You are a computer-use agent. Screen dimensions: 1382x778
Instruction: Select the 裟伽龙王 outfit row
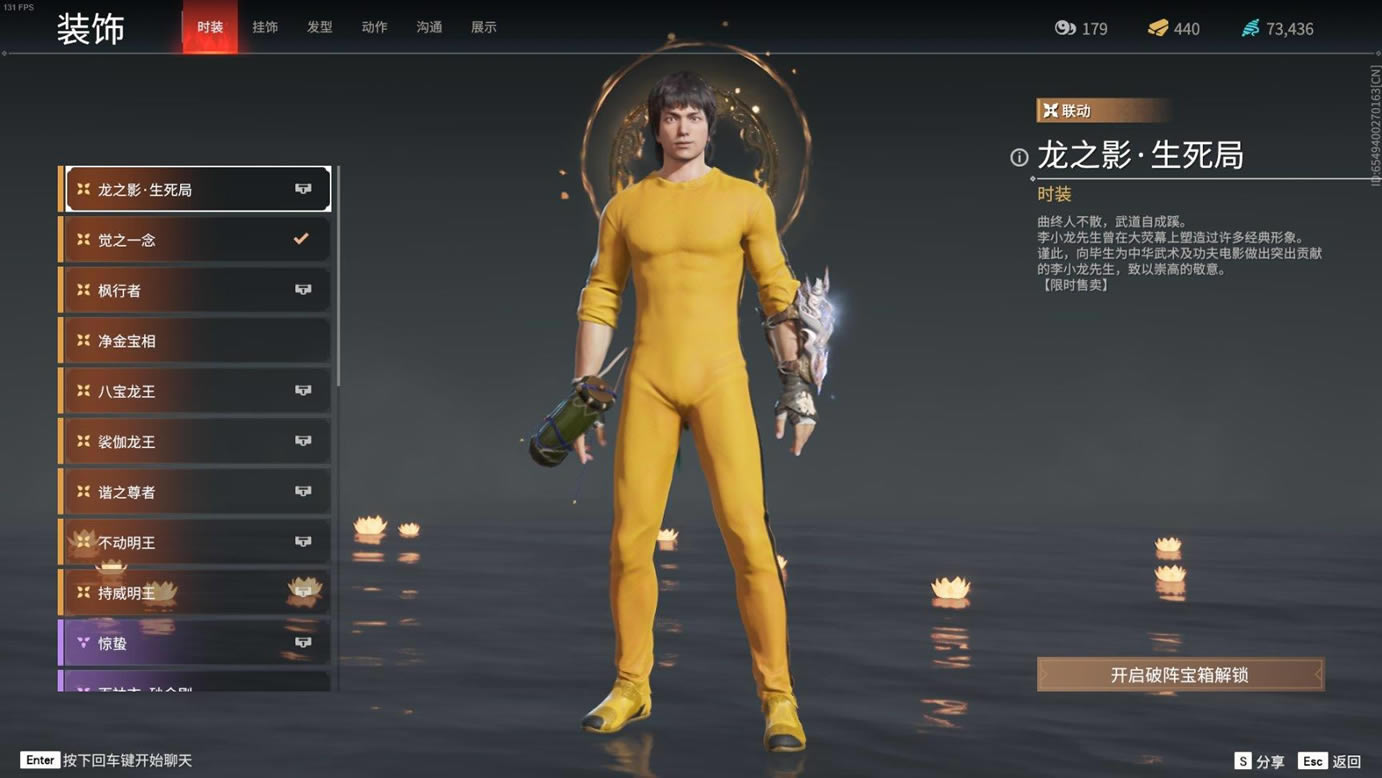coord(197,442)
